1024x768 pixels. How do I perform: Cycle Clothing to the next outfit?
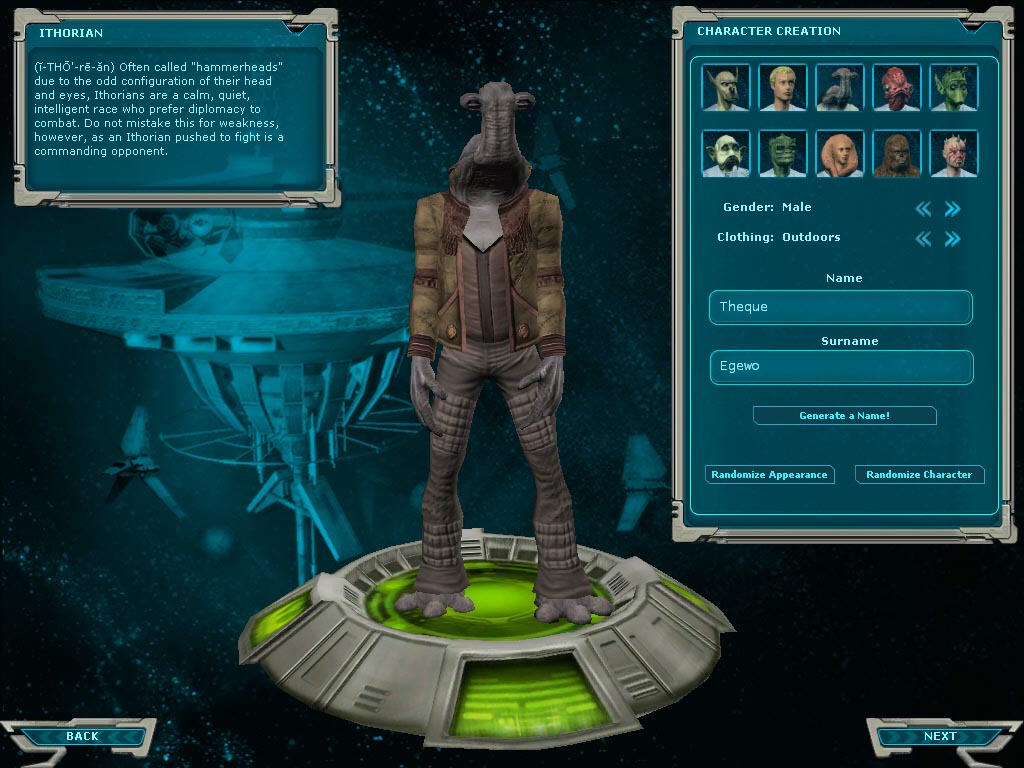[953, 238]
